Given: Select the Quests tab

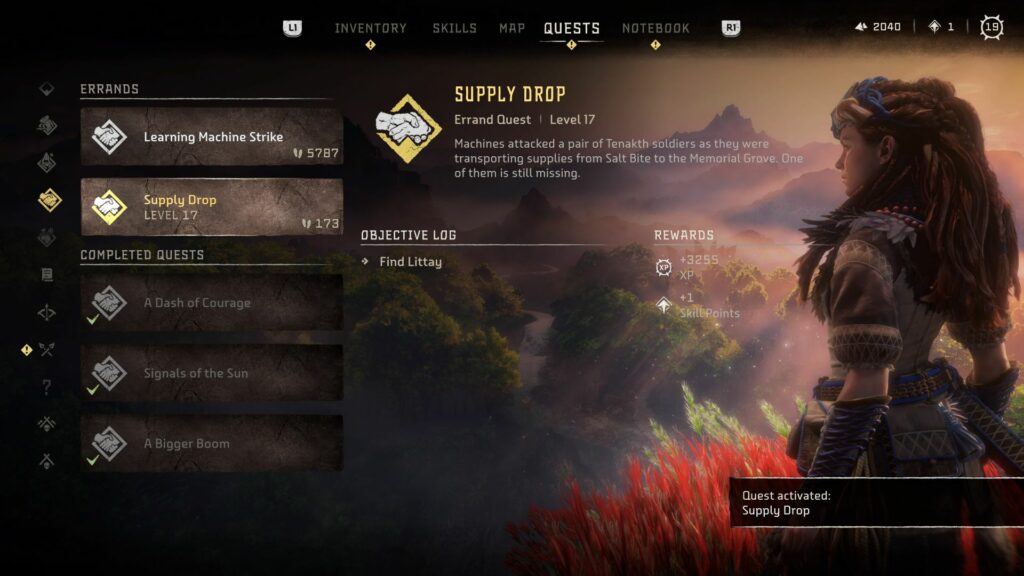Looking at the screenshot, I should 571,28.
